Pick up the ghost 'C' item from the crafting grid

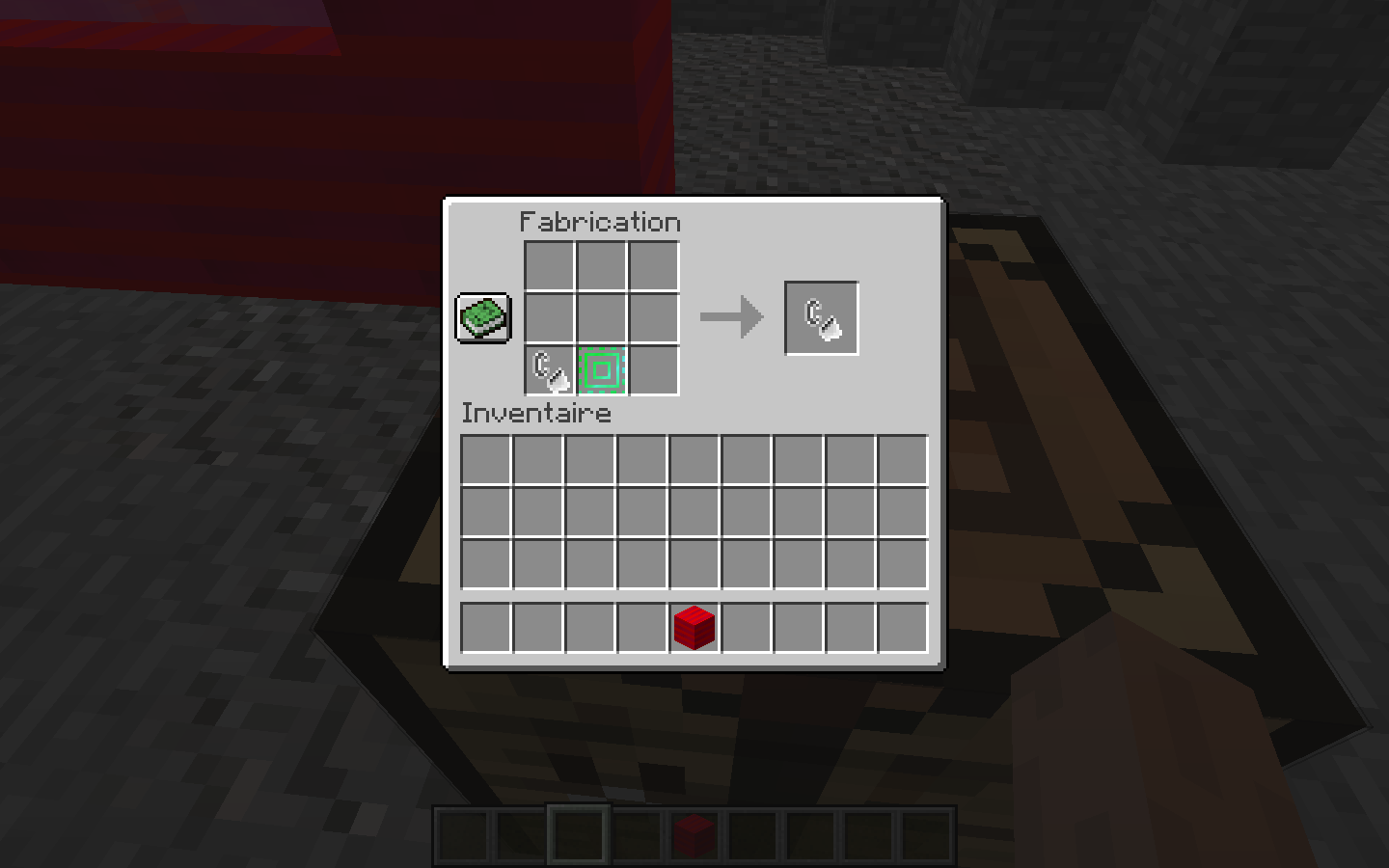[x=549, y=369]
